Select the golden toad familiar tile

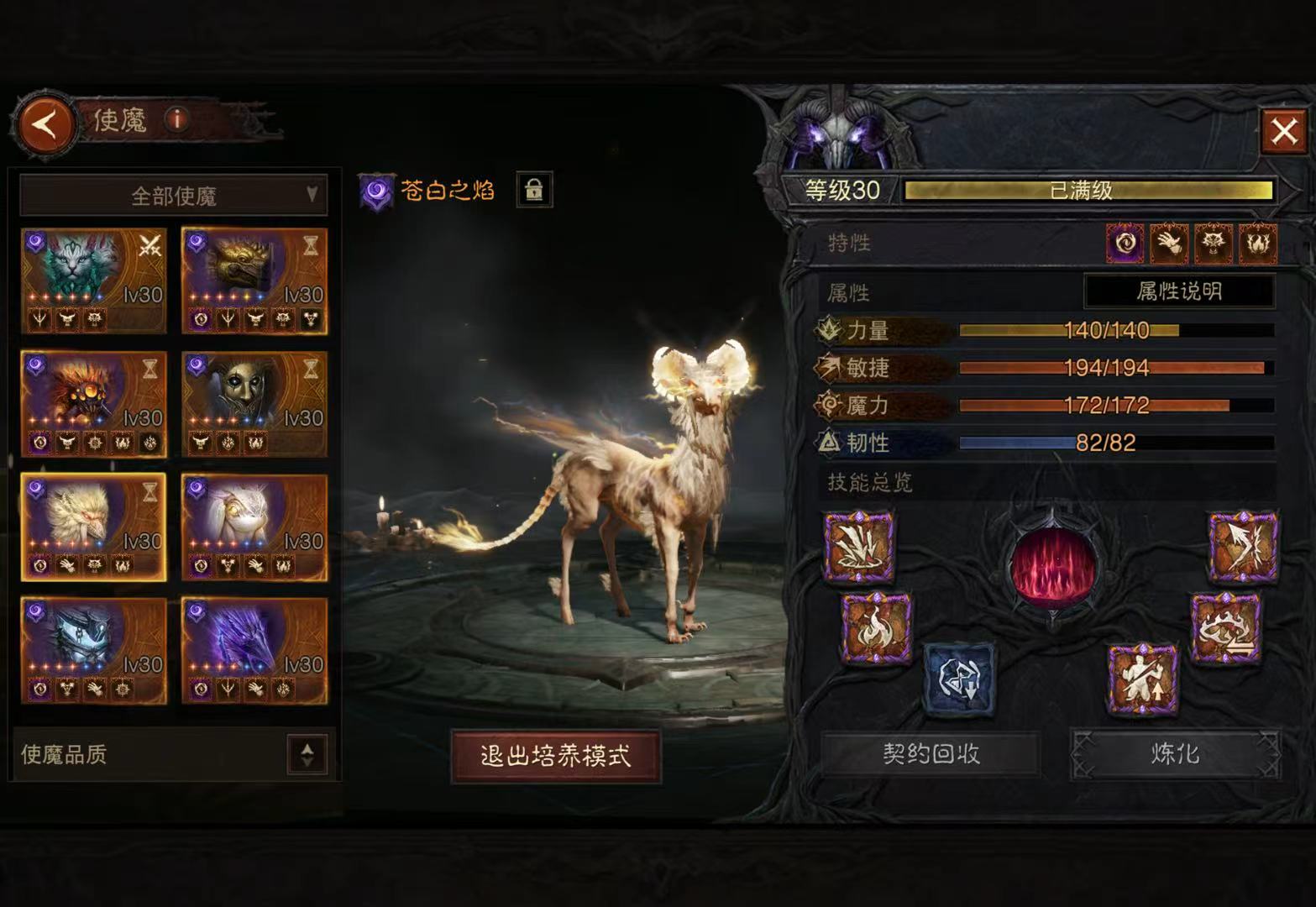click(x=254, y=281)
